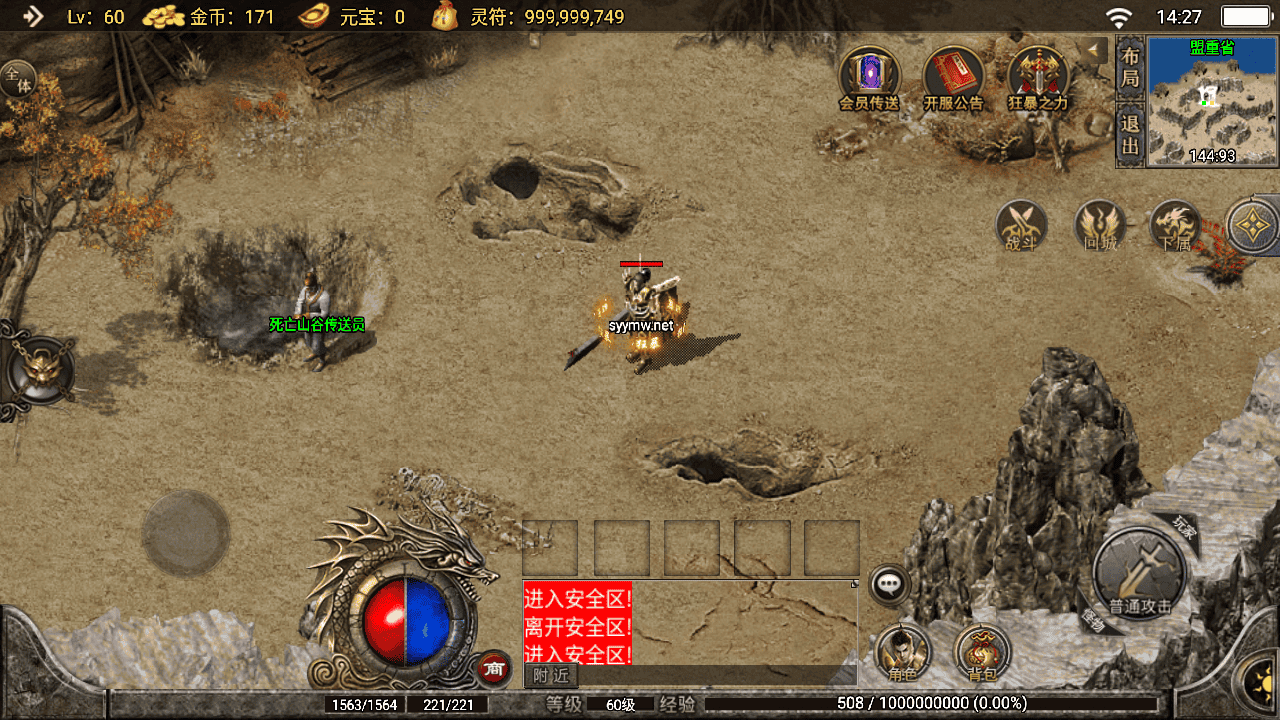Open the 下属 subordinate dragon icon
The height and width of the screenshot is (720, 1280).
(1176, 226)
